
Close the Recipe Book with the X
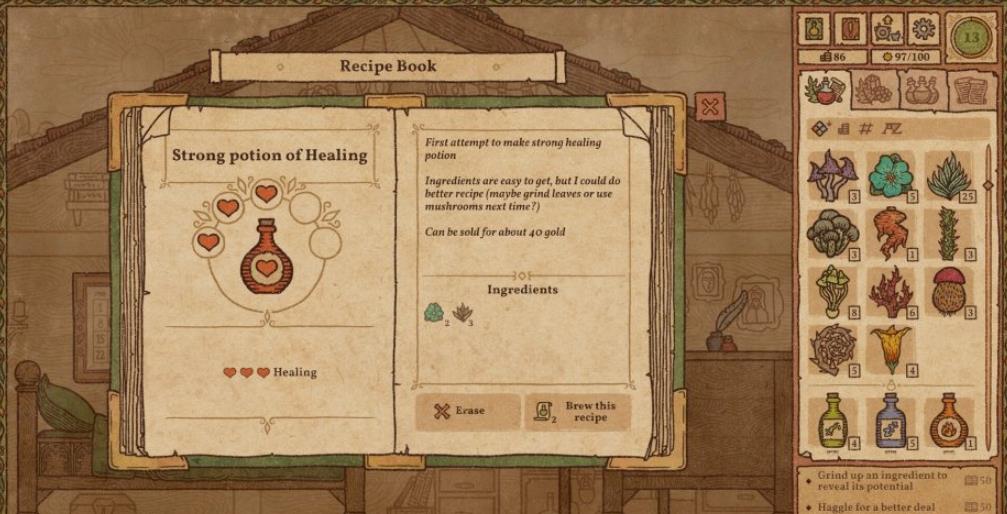click(710, 106)
